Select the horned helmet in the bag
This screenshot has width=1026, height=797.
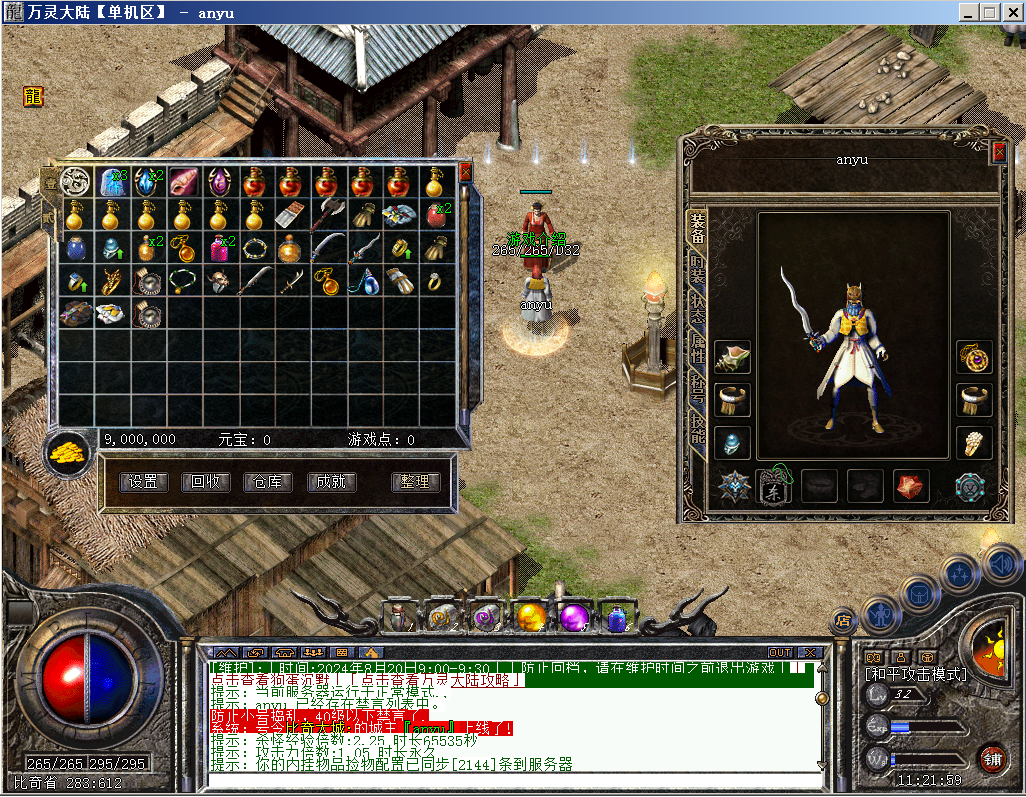point(217,282)
